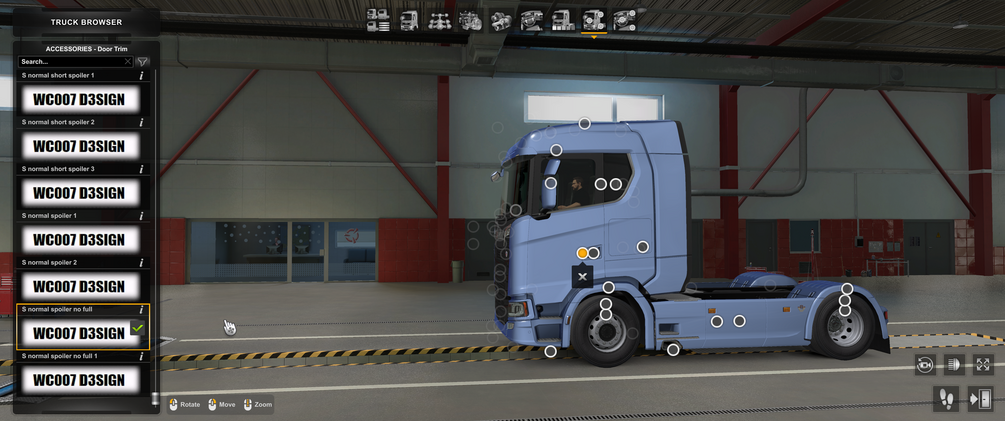Viewport: 1005px width, 421px height.
Task: Select the S normal short spoiler 1 item
Action: pos(79,99)
